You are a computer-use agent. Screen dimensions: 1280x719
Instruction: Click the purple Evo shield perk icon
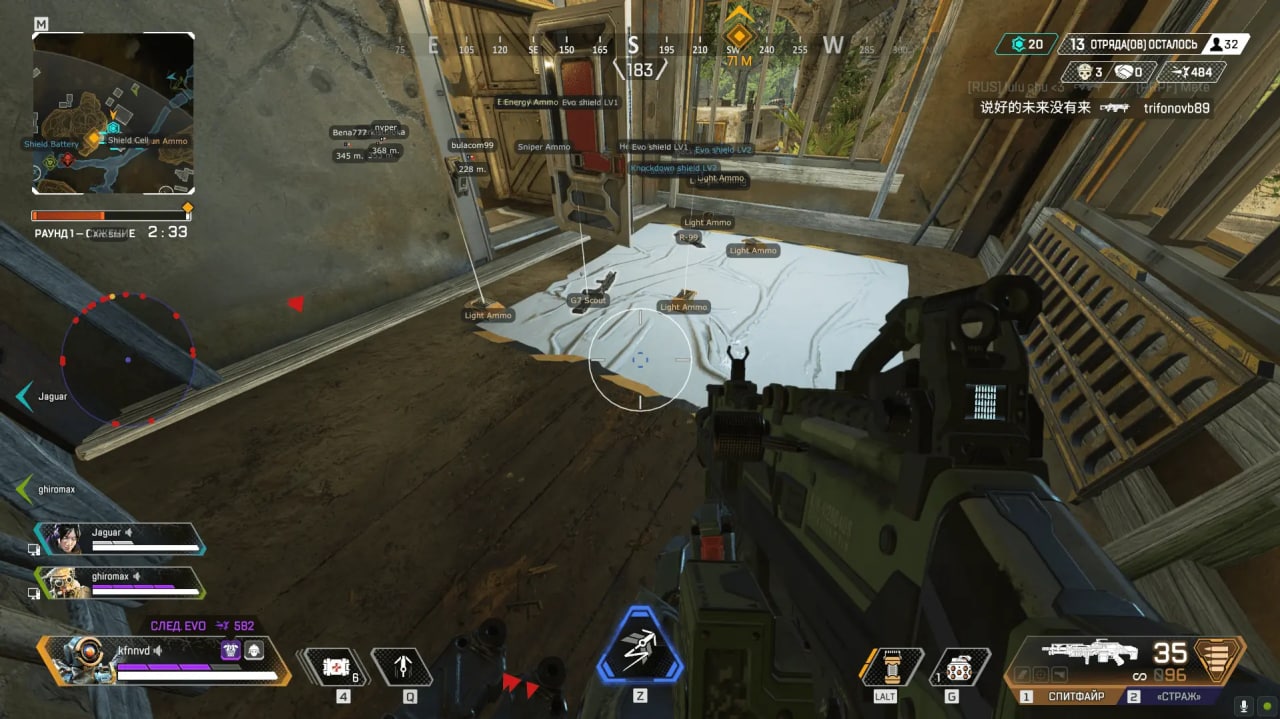pyautogui.click(x=230, y=651)
